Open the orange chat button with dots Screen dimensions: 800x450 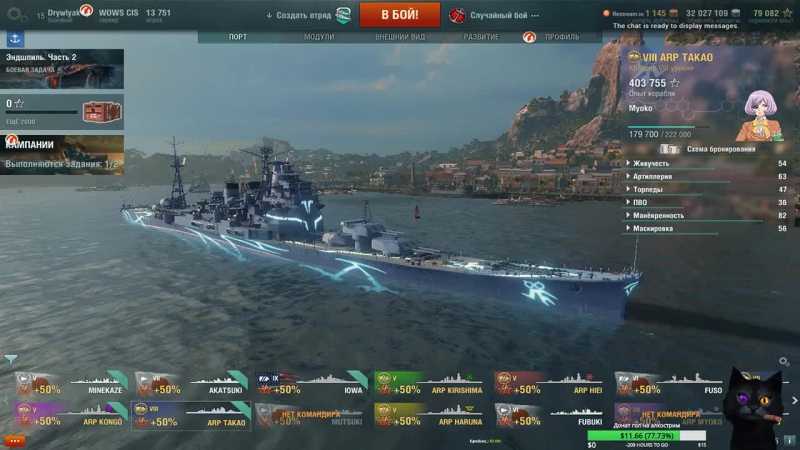click(x=15, y=440)
